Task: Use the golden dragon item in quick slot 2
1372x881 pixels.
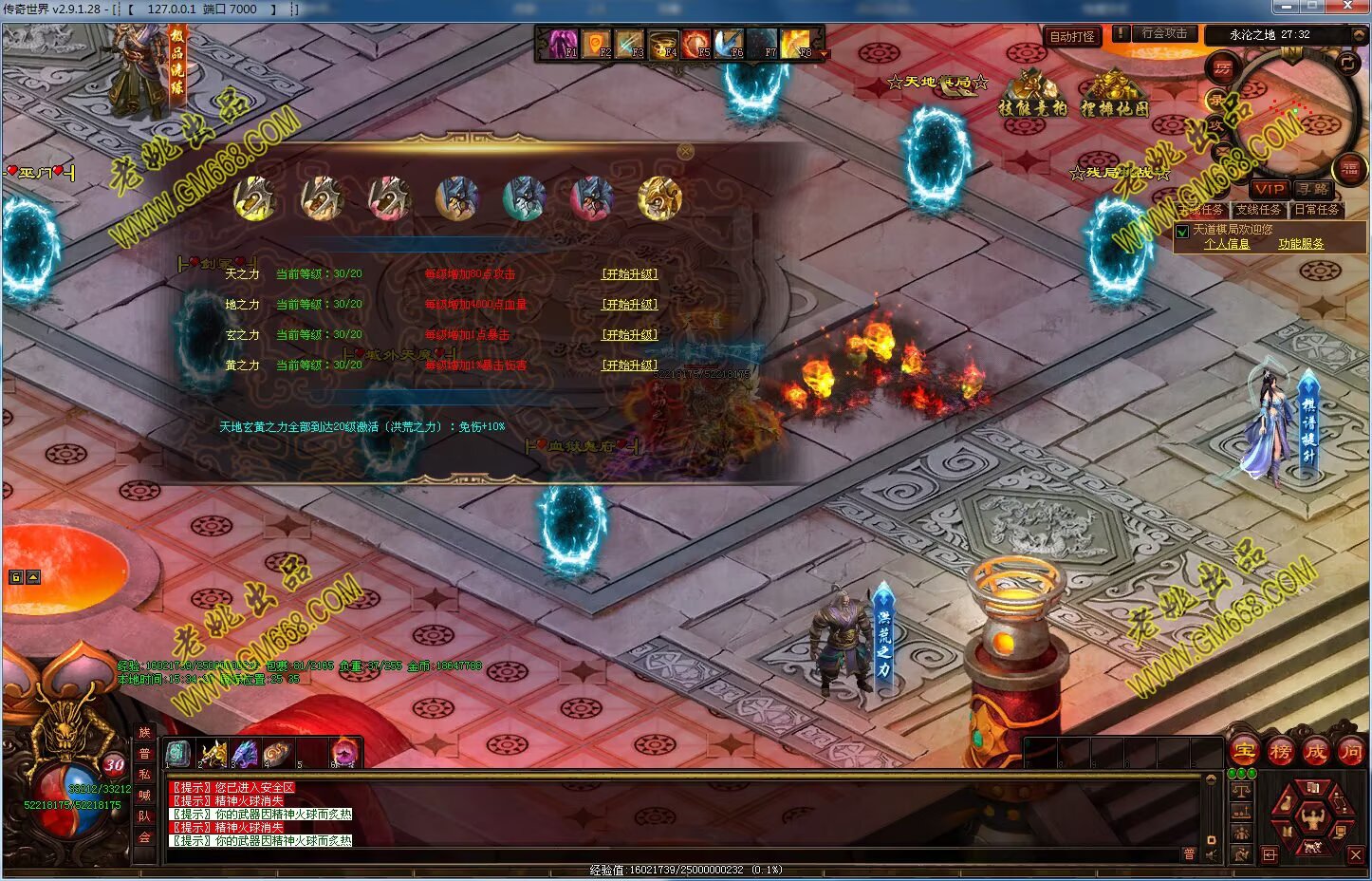Action: 213,754
